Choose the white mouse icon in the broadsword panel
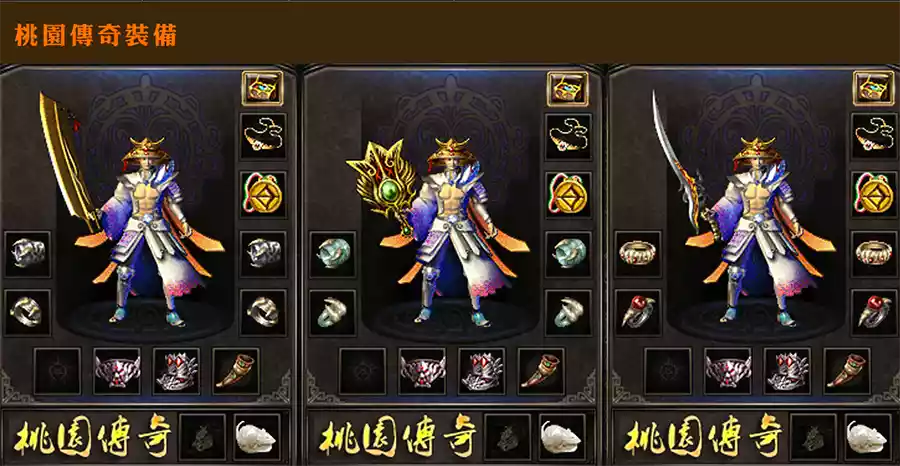Image resolution: width=900 pixels, height=466 pixels. click(257, 437)
